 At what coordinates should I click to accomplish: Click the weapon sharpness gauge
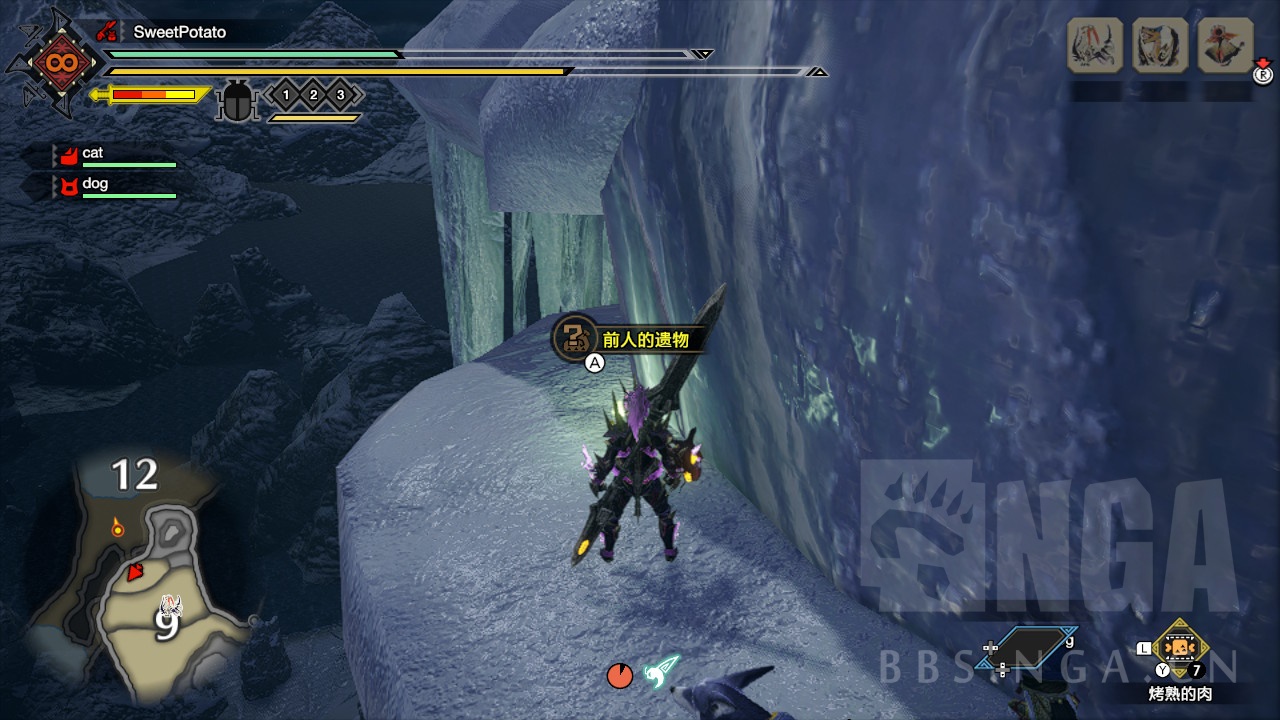click(x=152, y=95)
